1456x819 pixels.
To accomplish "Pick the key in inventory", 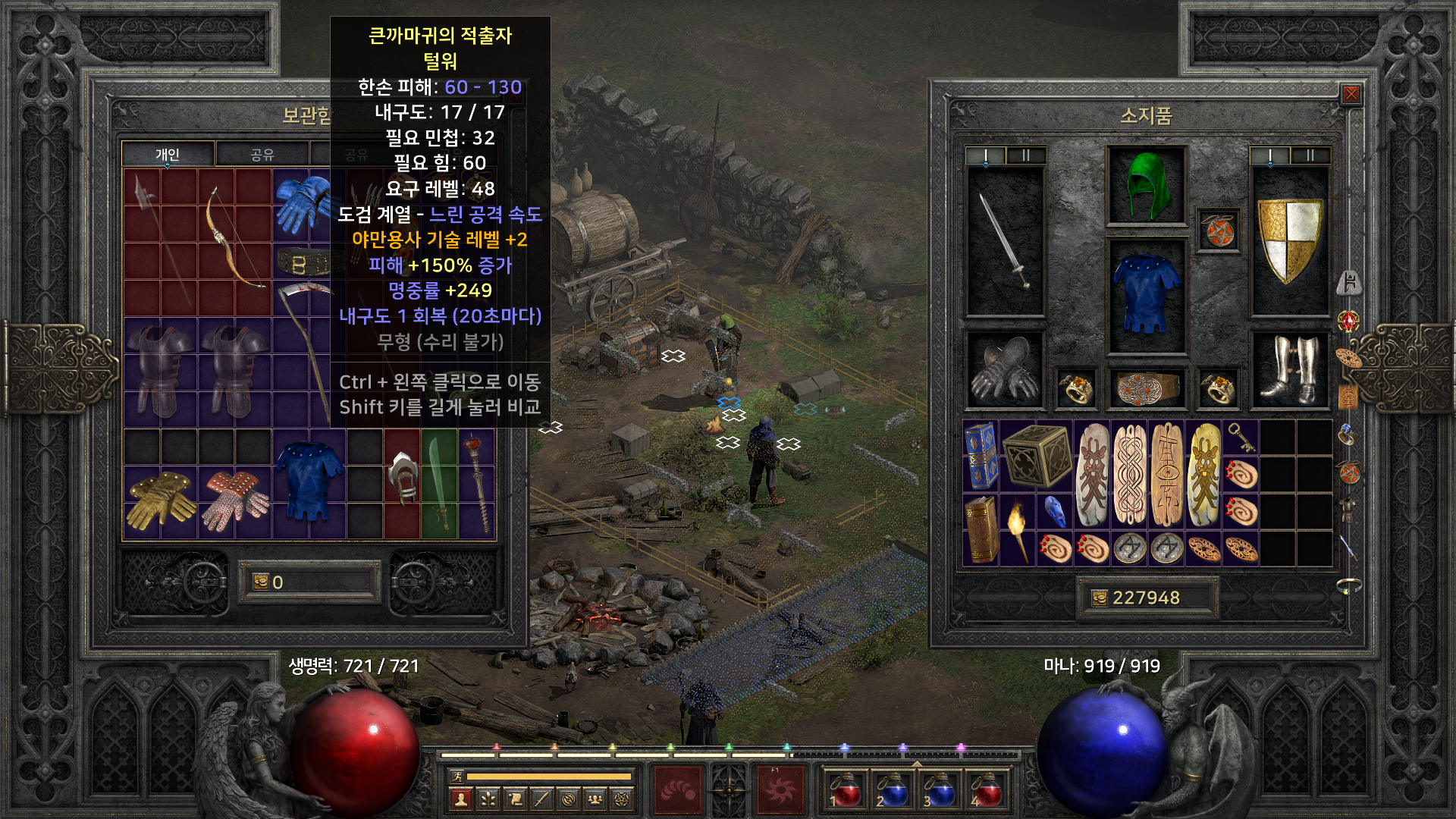I will (x=1241, y=436).
